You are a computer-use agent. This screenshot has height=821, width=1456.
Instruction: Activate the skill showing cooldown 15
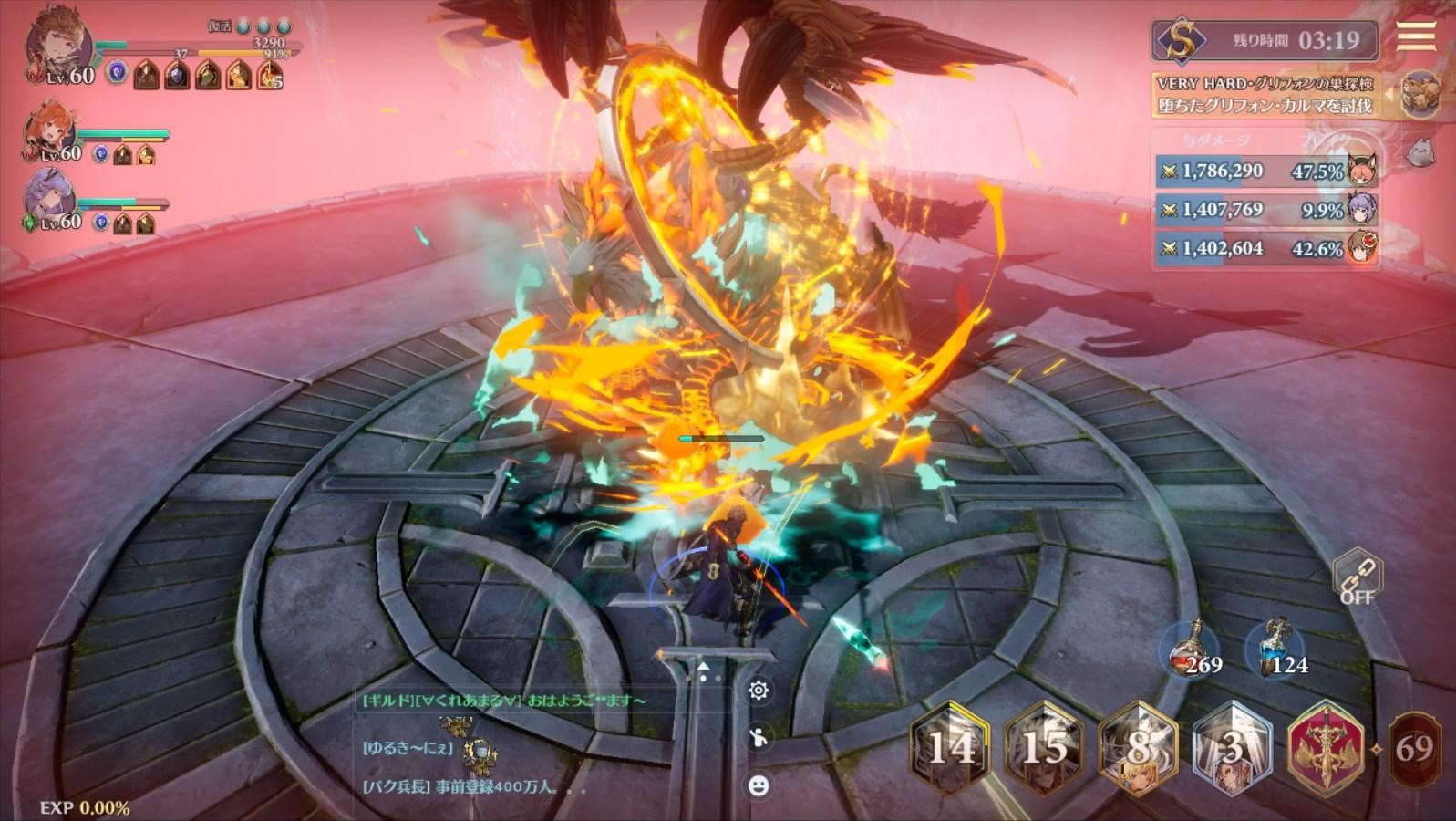coord(1044,748)
